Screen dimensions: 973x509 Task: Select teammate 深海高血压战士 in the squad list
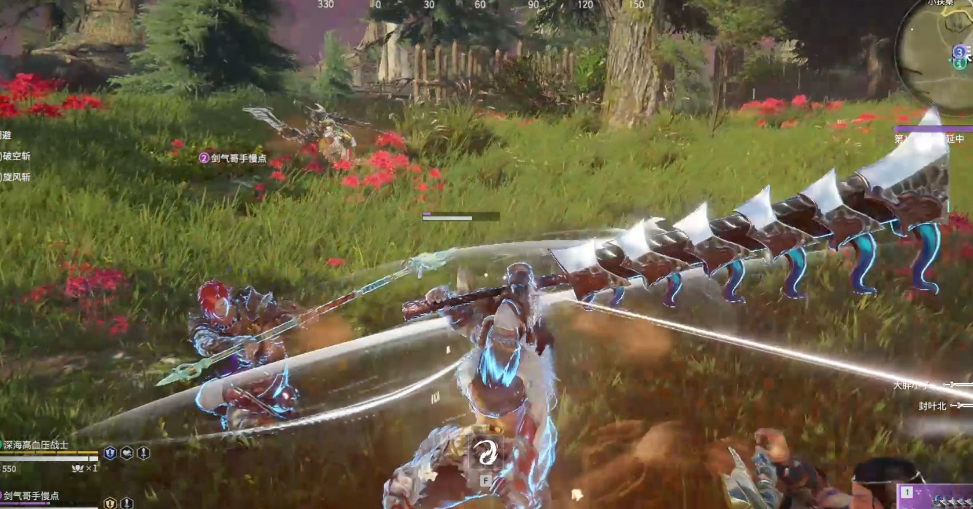tap(36, 445)
